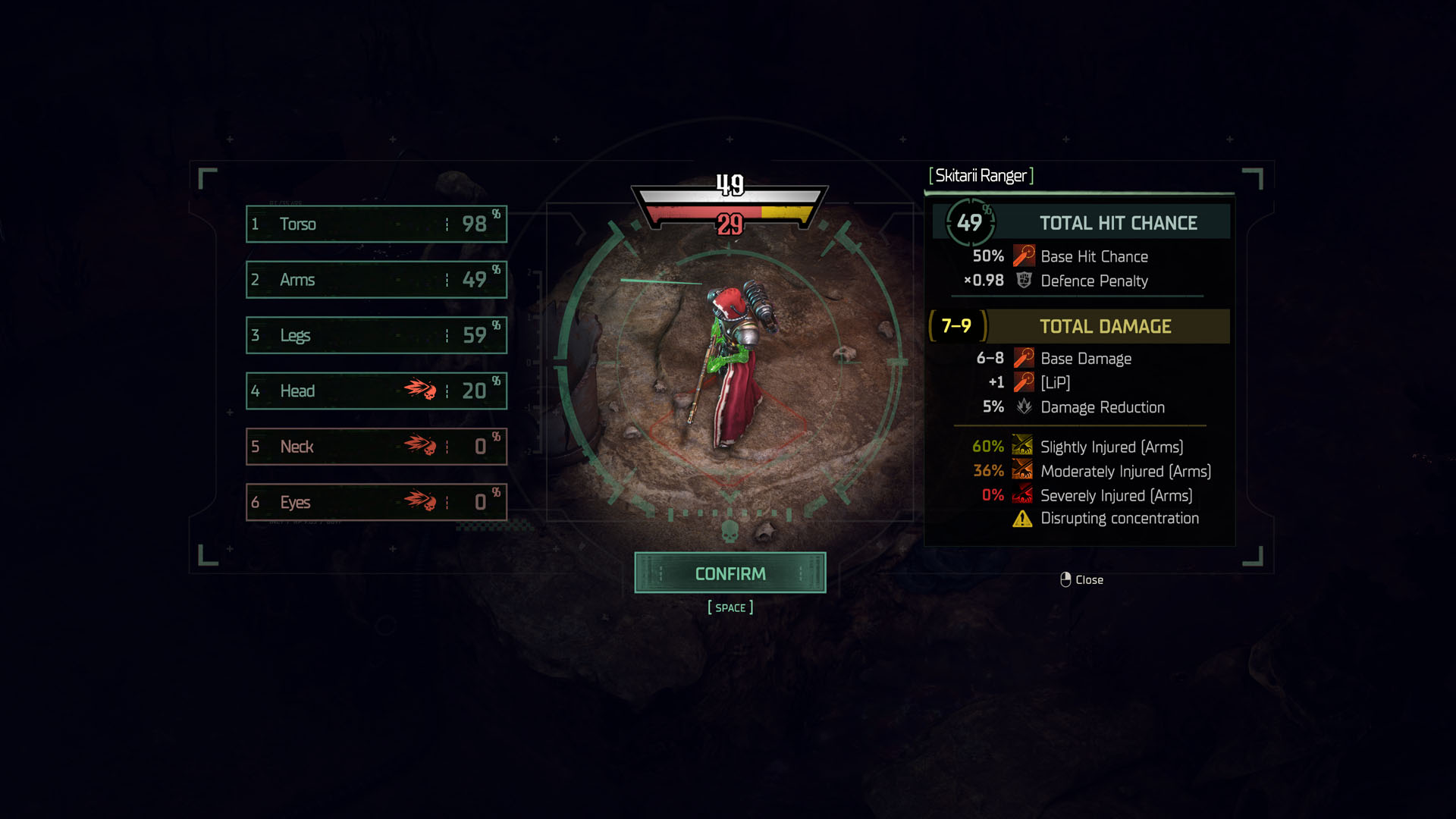Image resolution: width=1456 pixels, height=819 pixels.
Task: Select Torso as the attack target
Action: (x=375, y=224)
